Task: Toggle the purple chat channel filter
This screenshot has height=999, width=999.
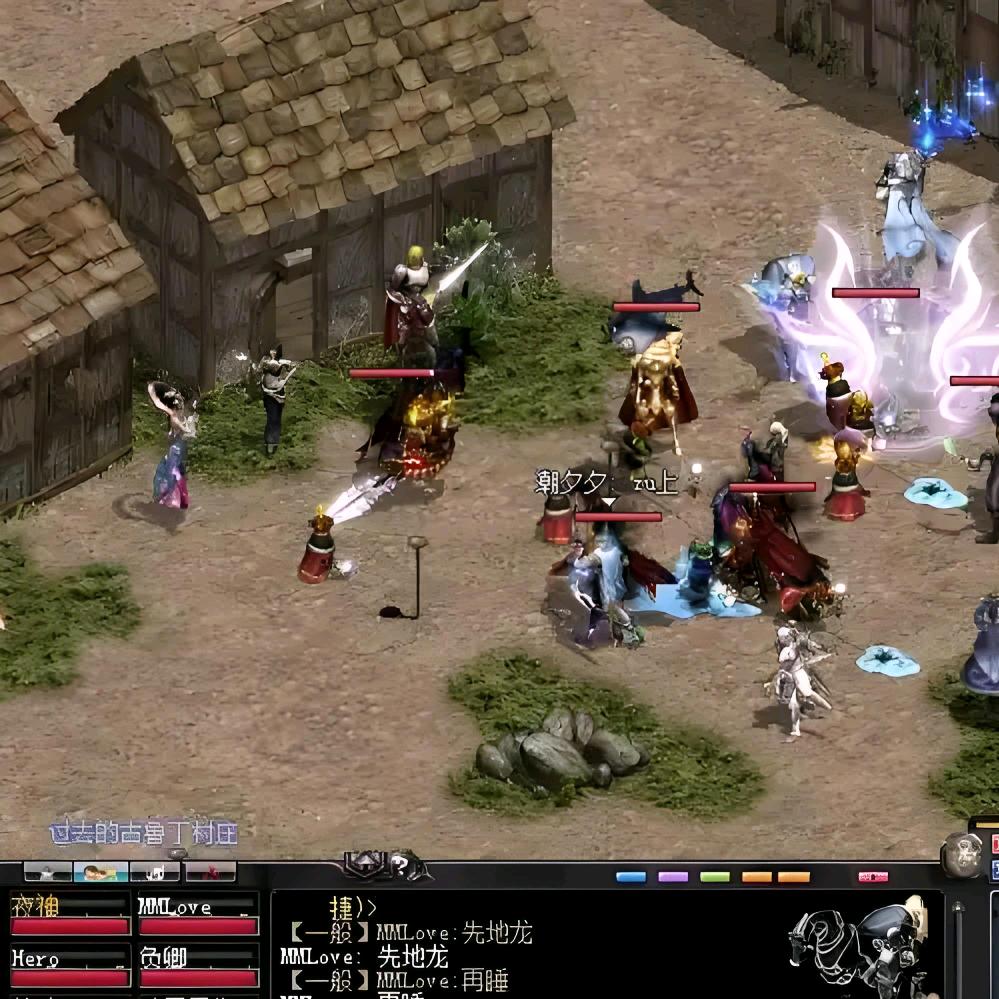Action: [673, 877]
